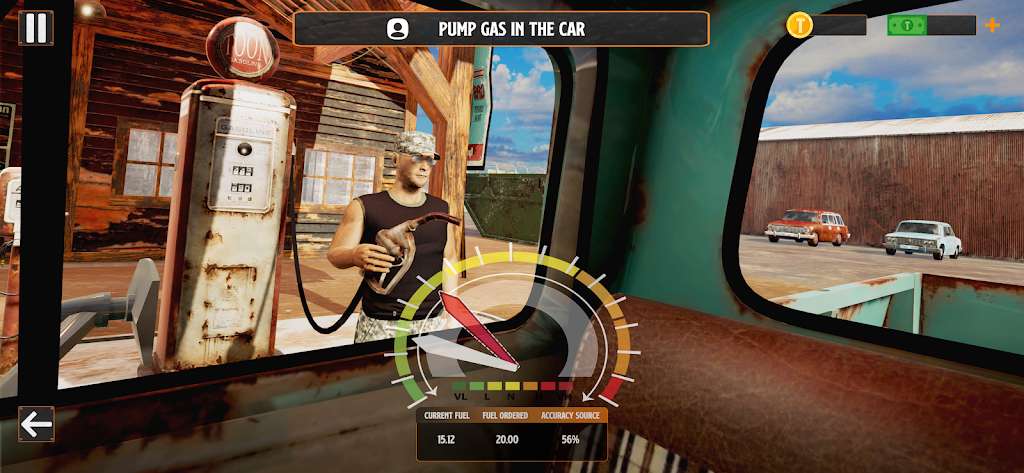Image resolution: width=1024 pixels, height=473 pixels.
Task: Pause the game with the pause button
Action: (36, 27)
